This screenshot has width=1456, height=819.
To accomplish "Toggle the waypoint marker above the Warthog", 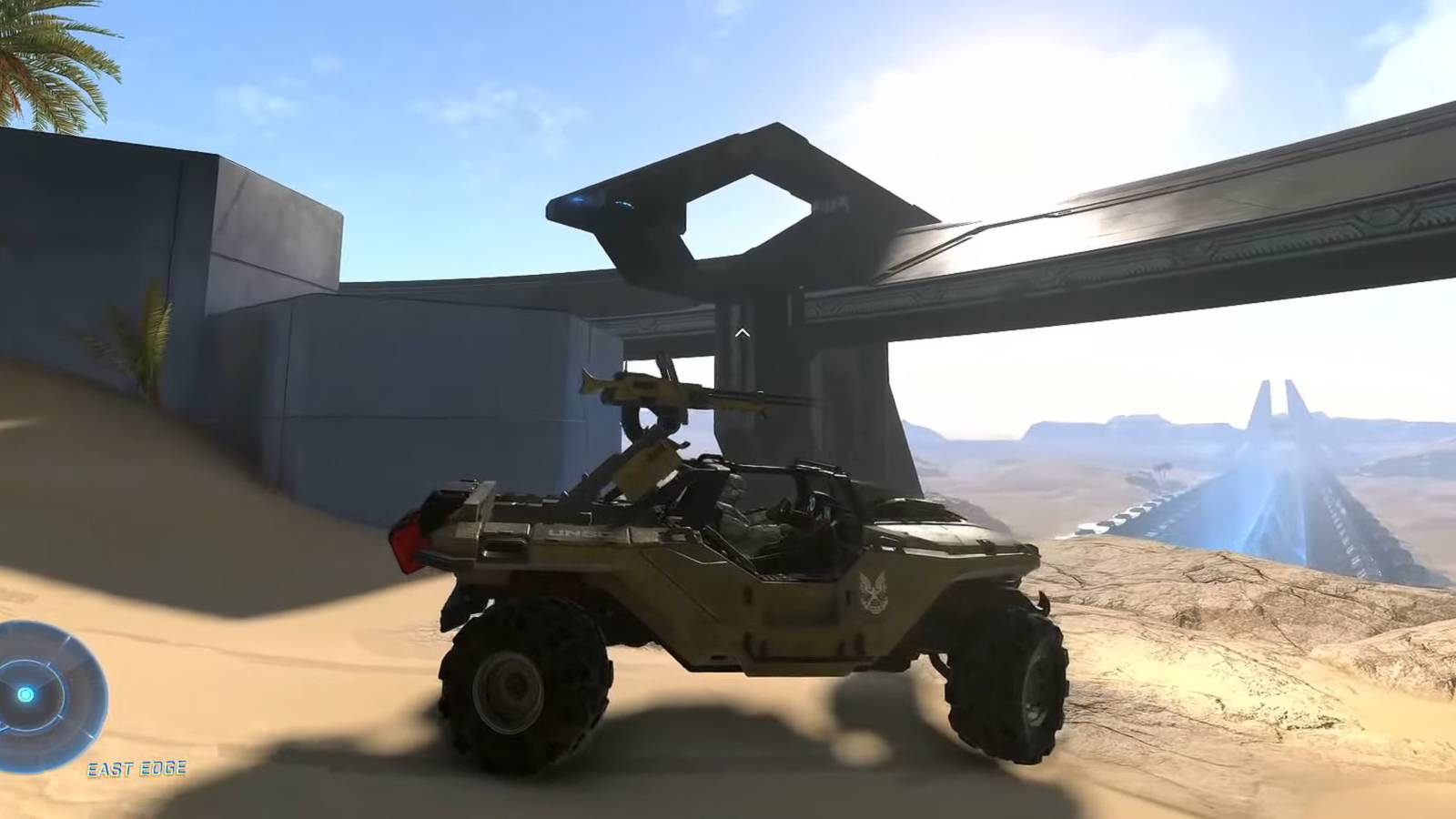I will point(743,333).
